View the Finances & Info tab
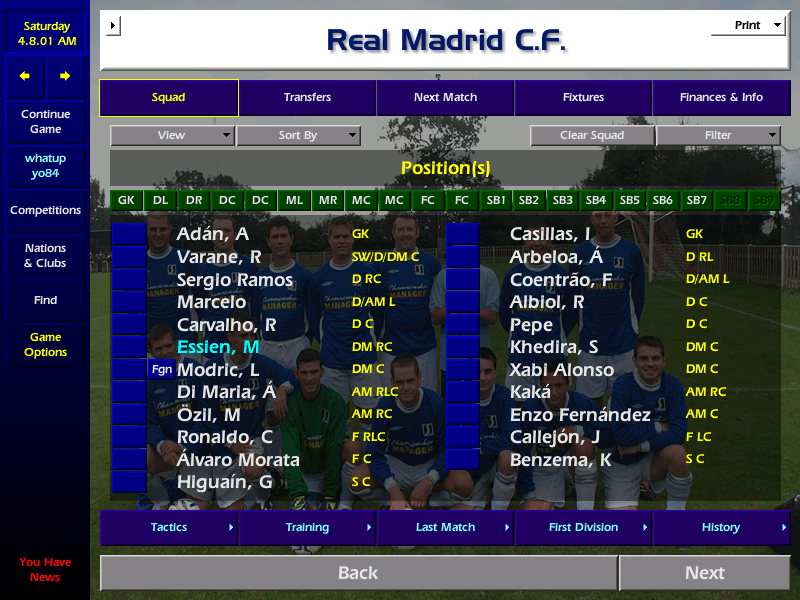Image resolution: width=800 pixels, height=600 pixels. point(721,98)
